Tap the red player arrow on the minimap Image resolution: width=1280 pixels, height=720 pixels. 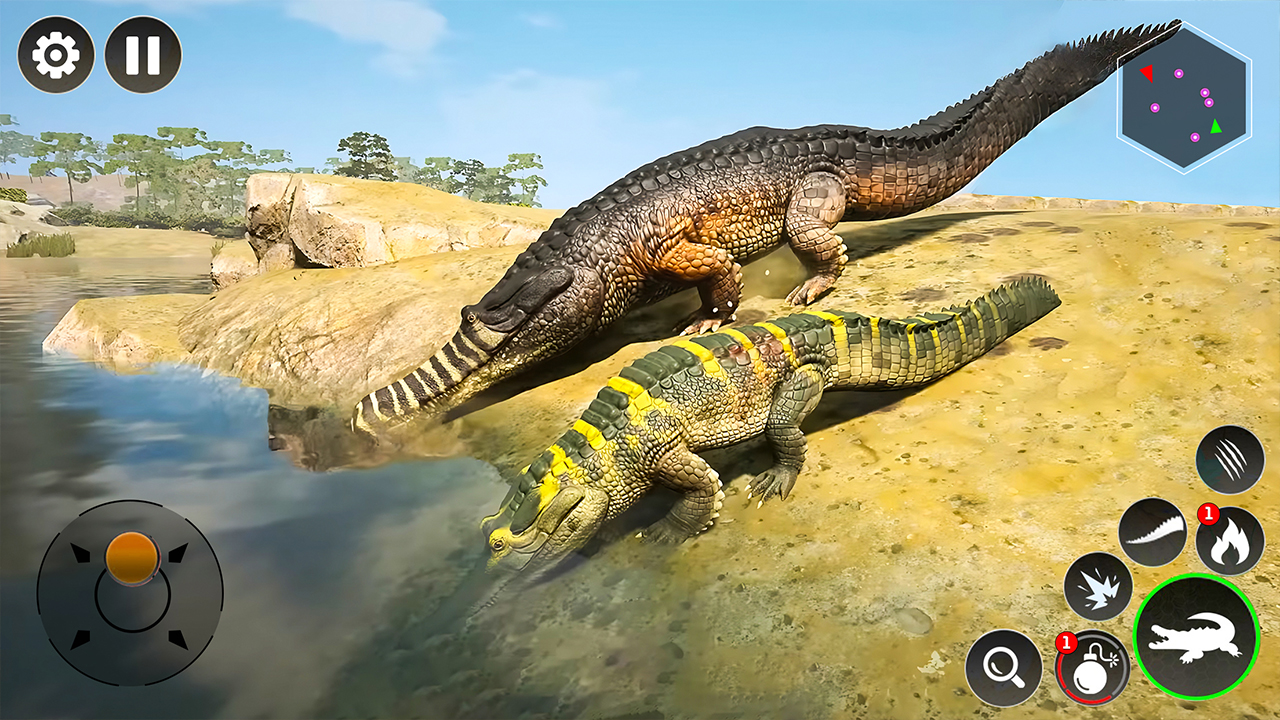coord(1147,73)
